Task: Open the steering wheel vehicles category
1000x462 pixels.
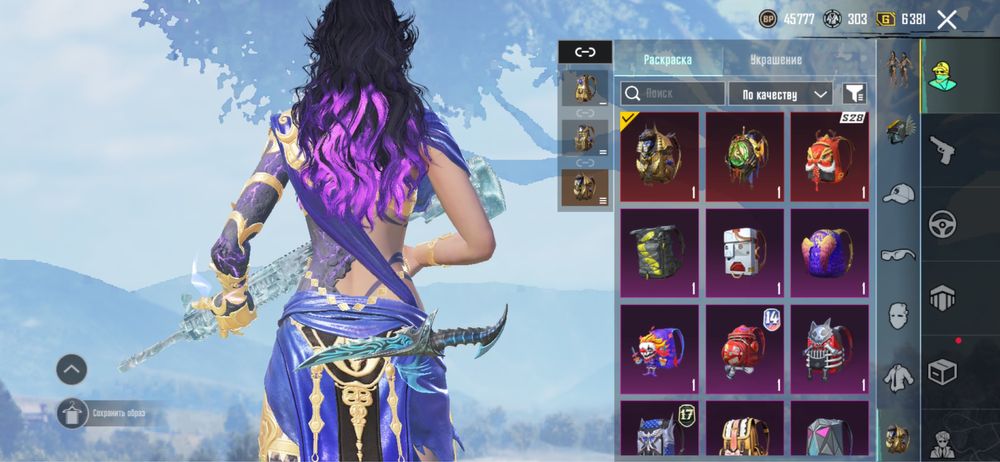Action: click(x=942, y=224)
